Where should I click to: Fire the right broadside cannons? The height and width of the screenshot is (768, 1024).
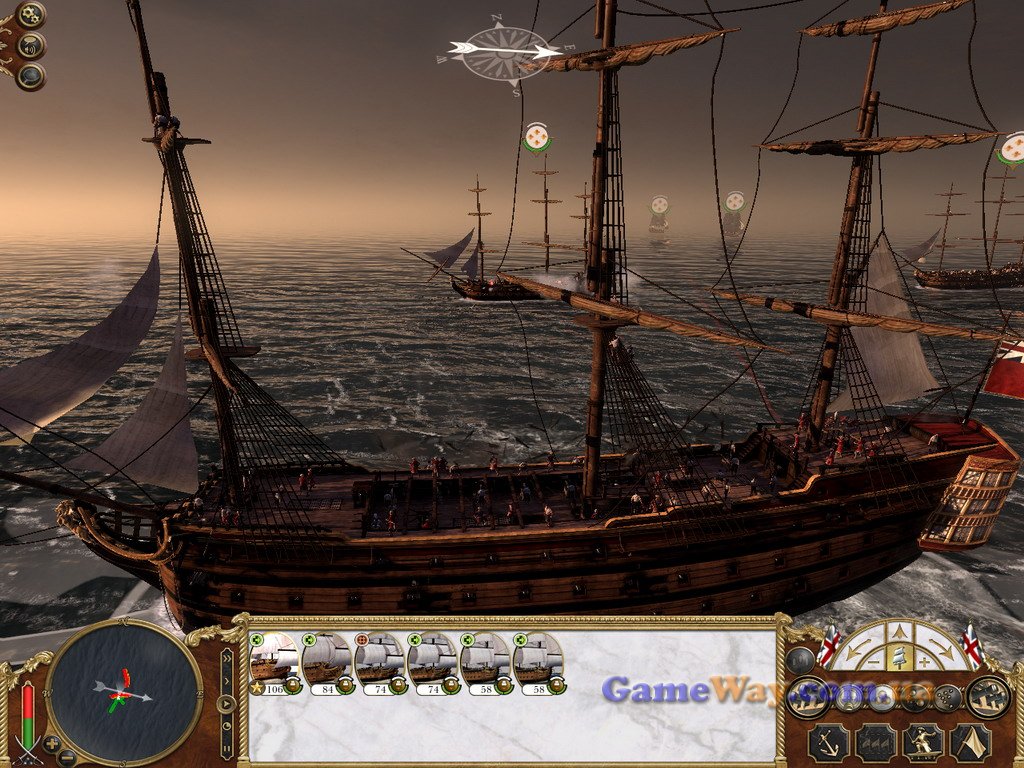(x=988, y=696)
